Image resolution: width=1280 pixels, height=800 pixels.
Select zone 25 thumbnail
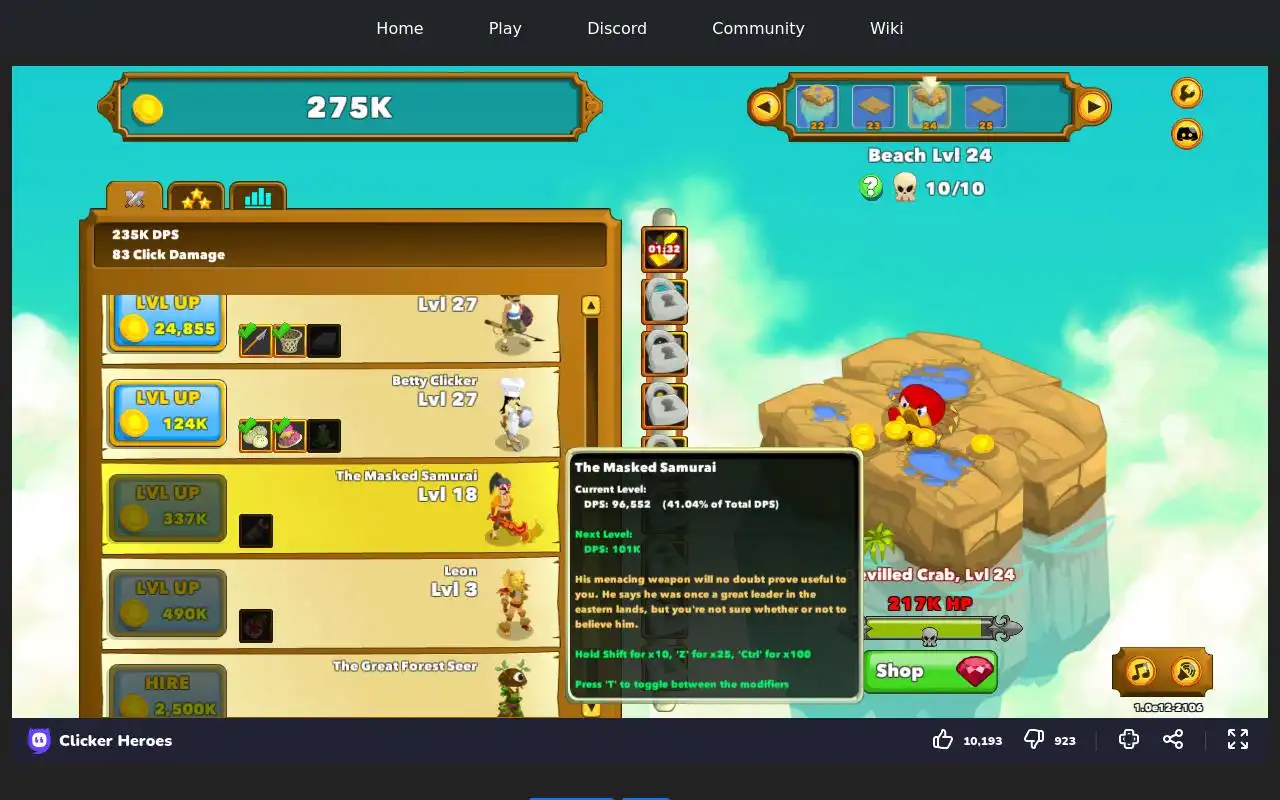pos(985,107)
